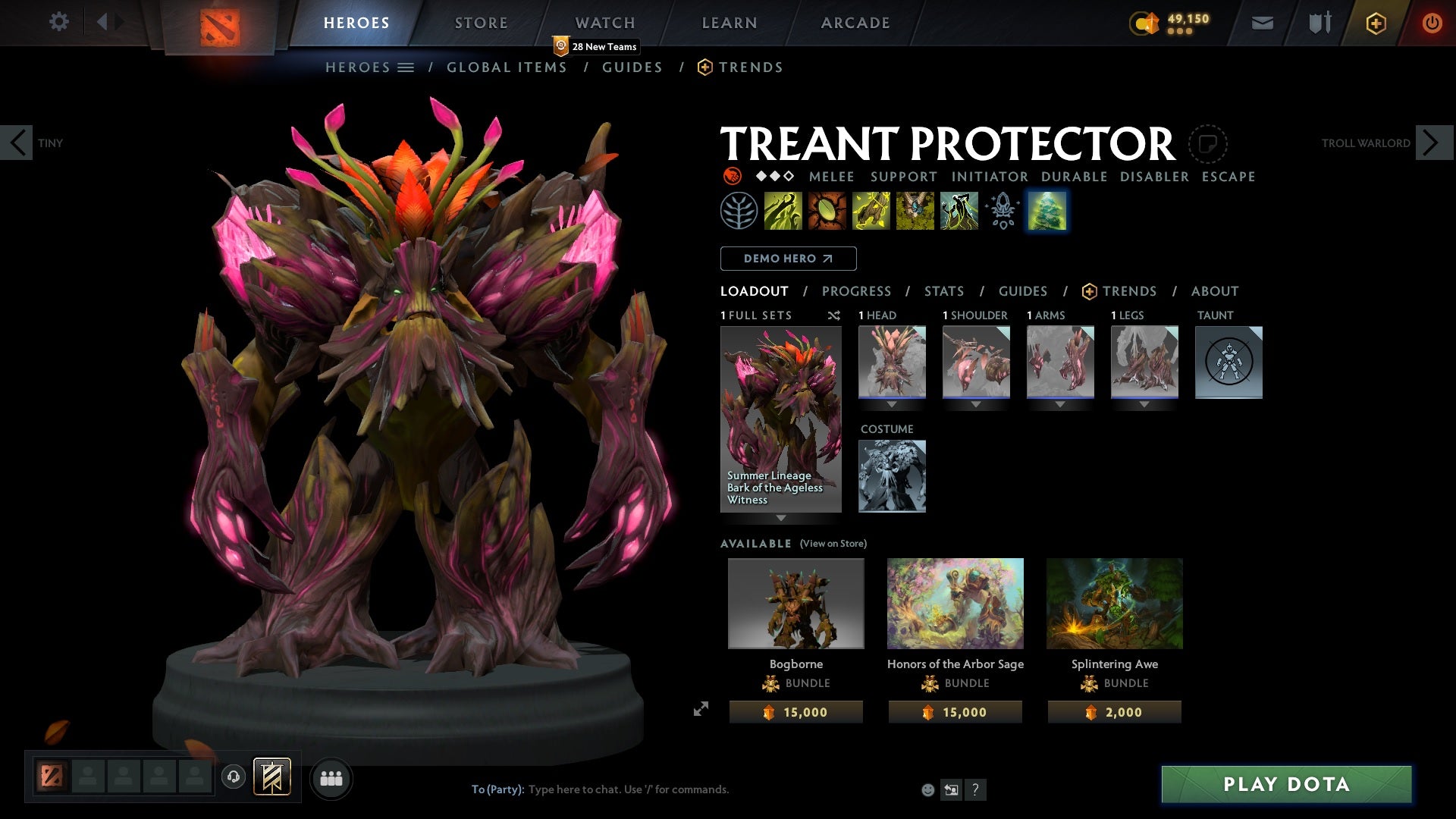Click the Overgrowth ultimate ability icon
Screen dimensions: 1456x819
959,211
